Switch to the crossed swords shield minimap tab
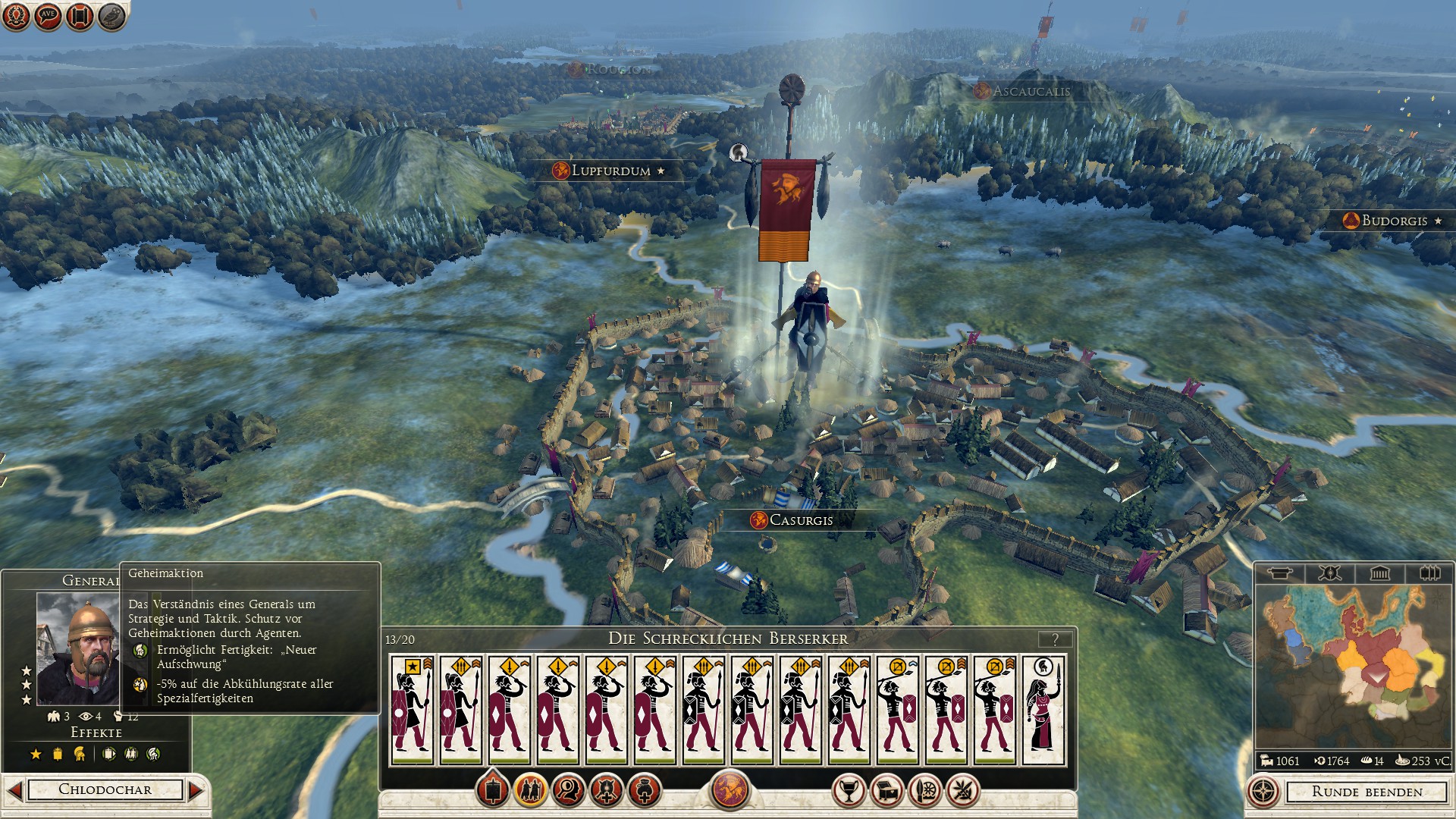This screenshot has width=1456, height=819. point(1329,573)
